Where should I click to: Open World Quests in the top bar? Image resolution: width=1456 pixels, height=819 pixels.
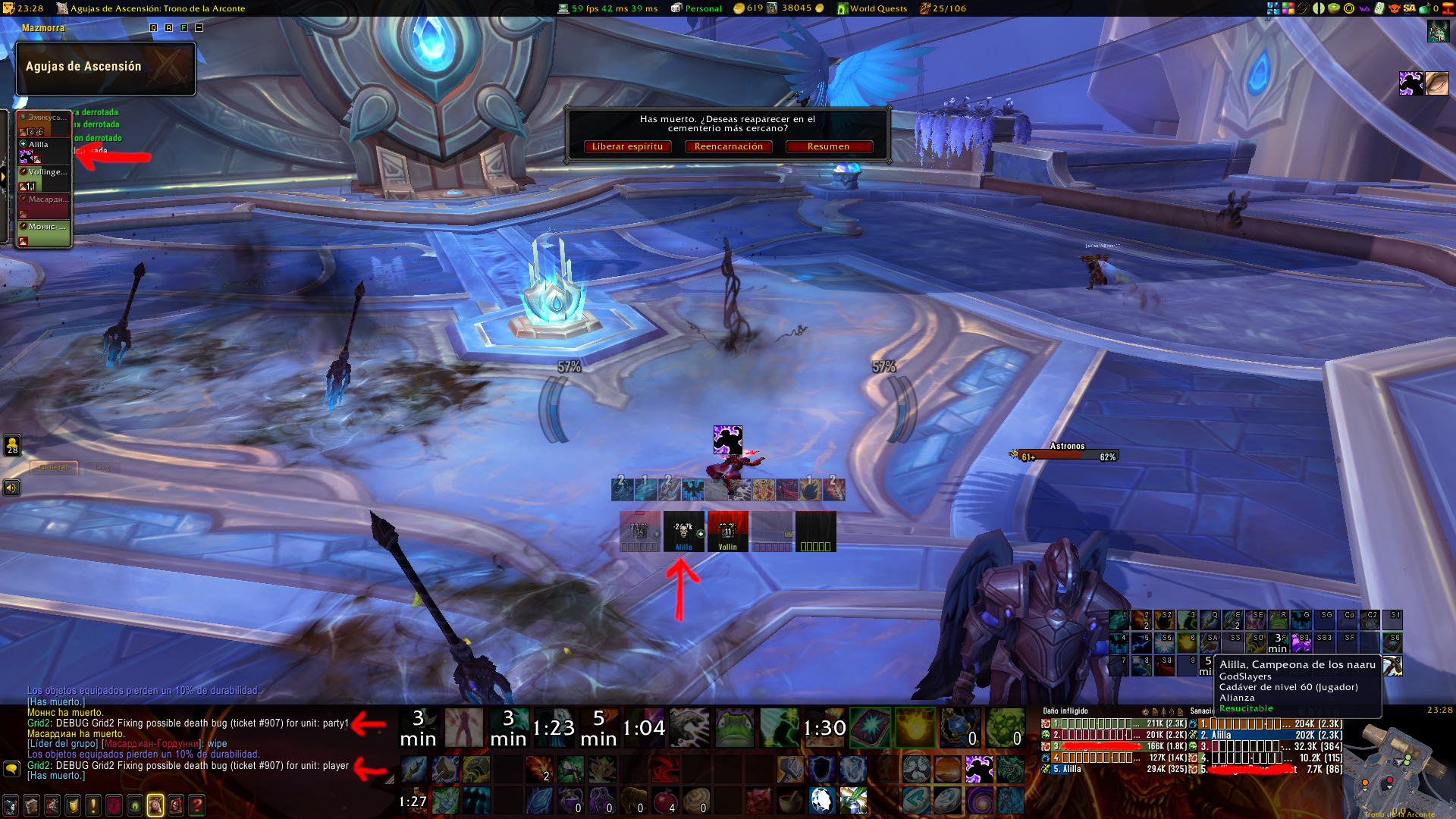[x=872, y=8]
